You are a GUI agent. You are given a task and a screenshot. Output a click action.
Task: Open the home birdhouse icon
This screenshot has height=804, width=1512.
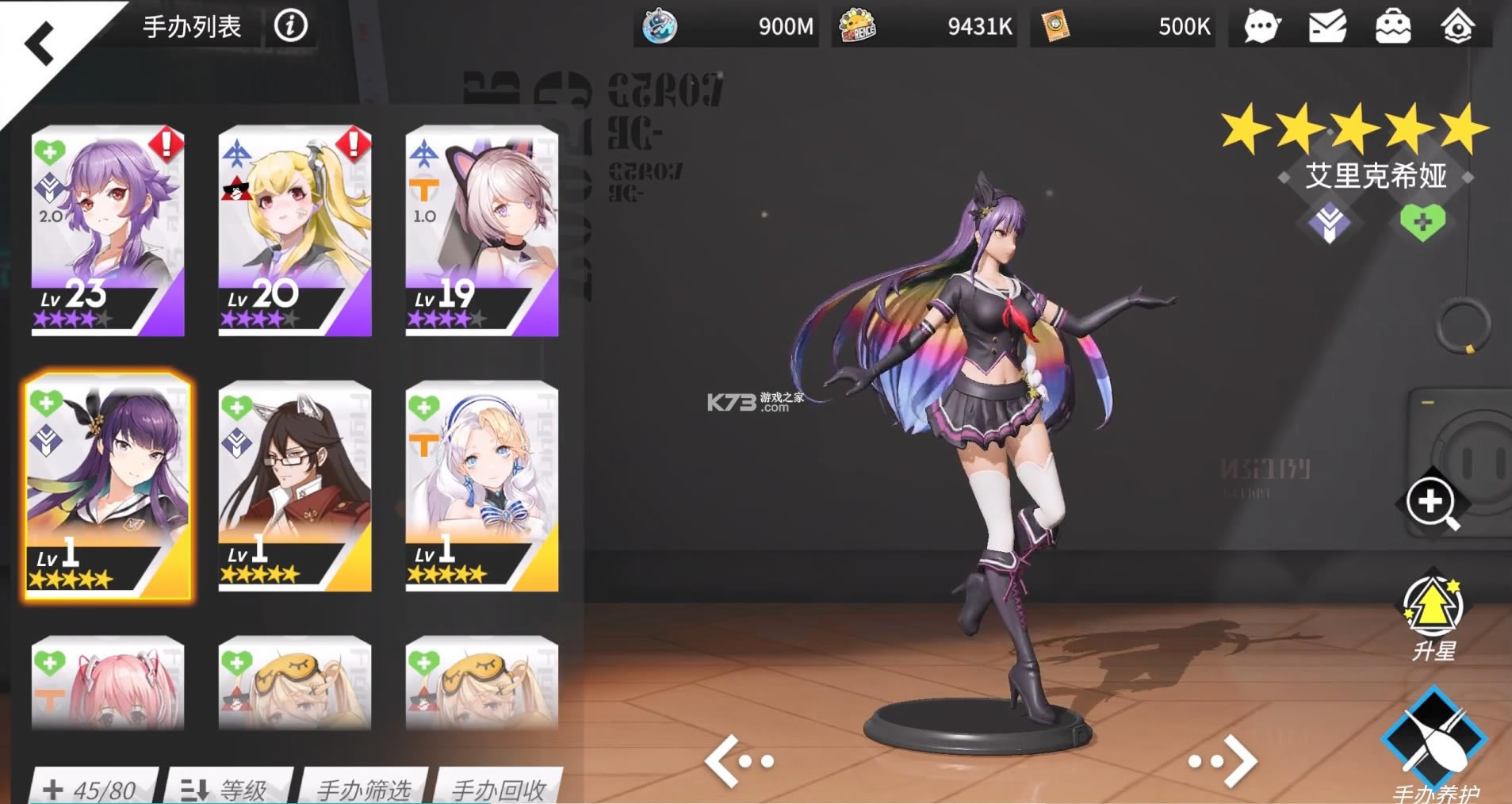click(1459, 26)
